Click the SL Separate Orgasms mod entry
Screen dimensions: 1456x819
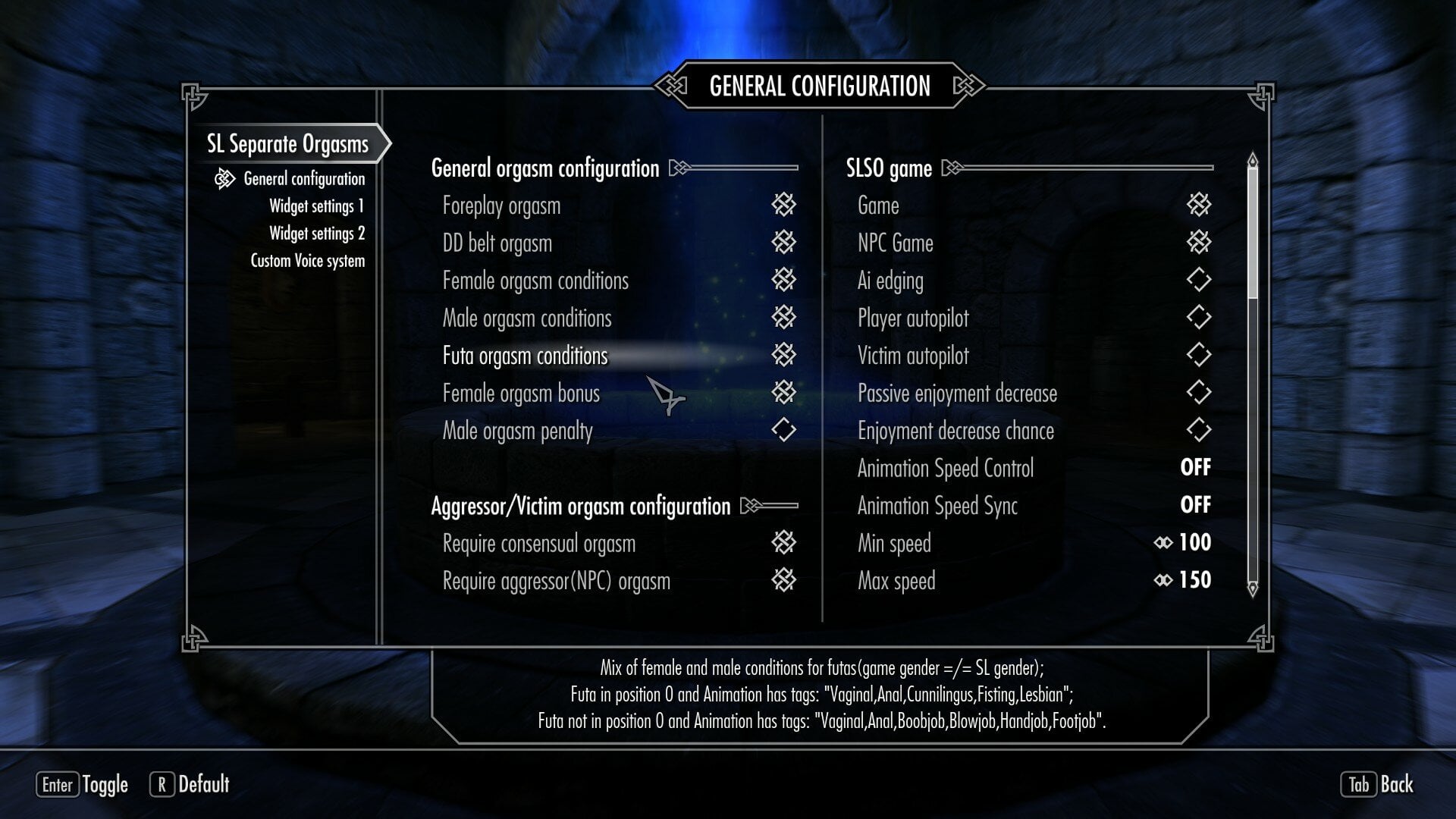tap(287, 144)
